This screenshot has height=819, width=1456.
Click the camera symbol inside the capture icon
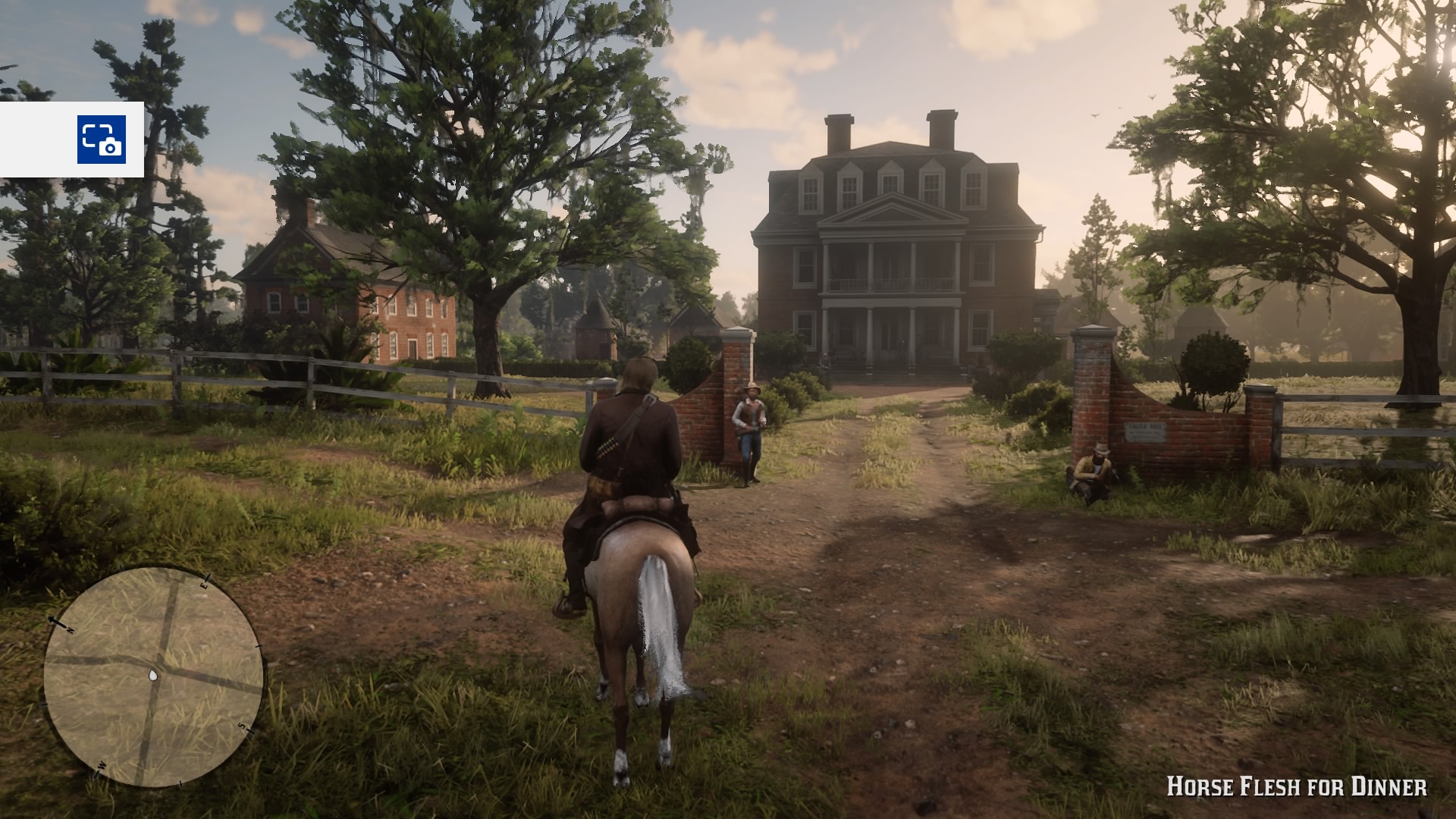111,146
